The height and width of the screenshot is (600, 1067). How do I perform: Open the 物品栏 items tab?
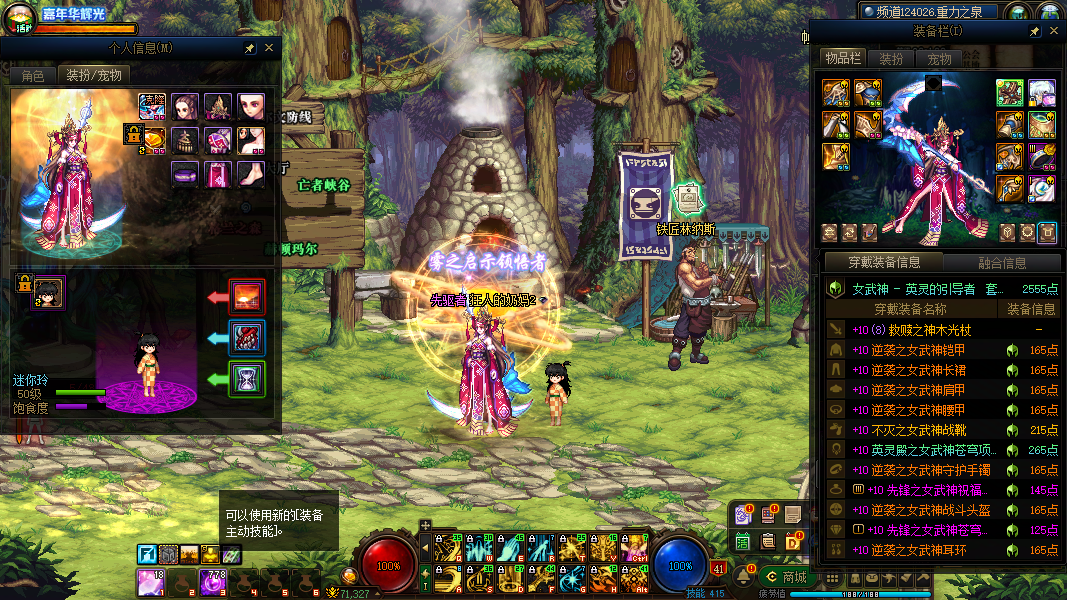tap(842, 59)
